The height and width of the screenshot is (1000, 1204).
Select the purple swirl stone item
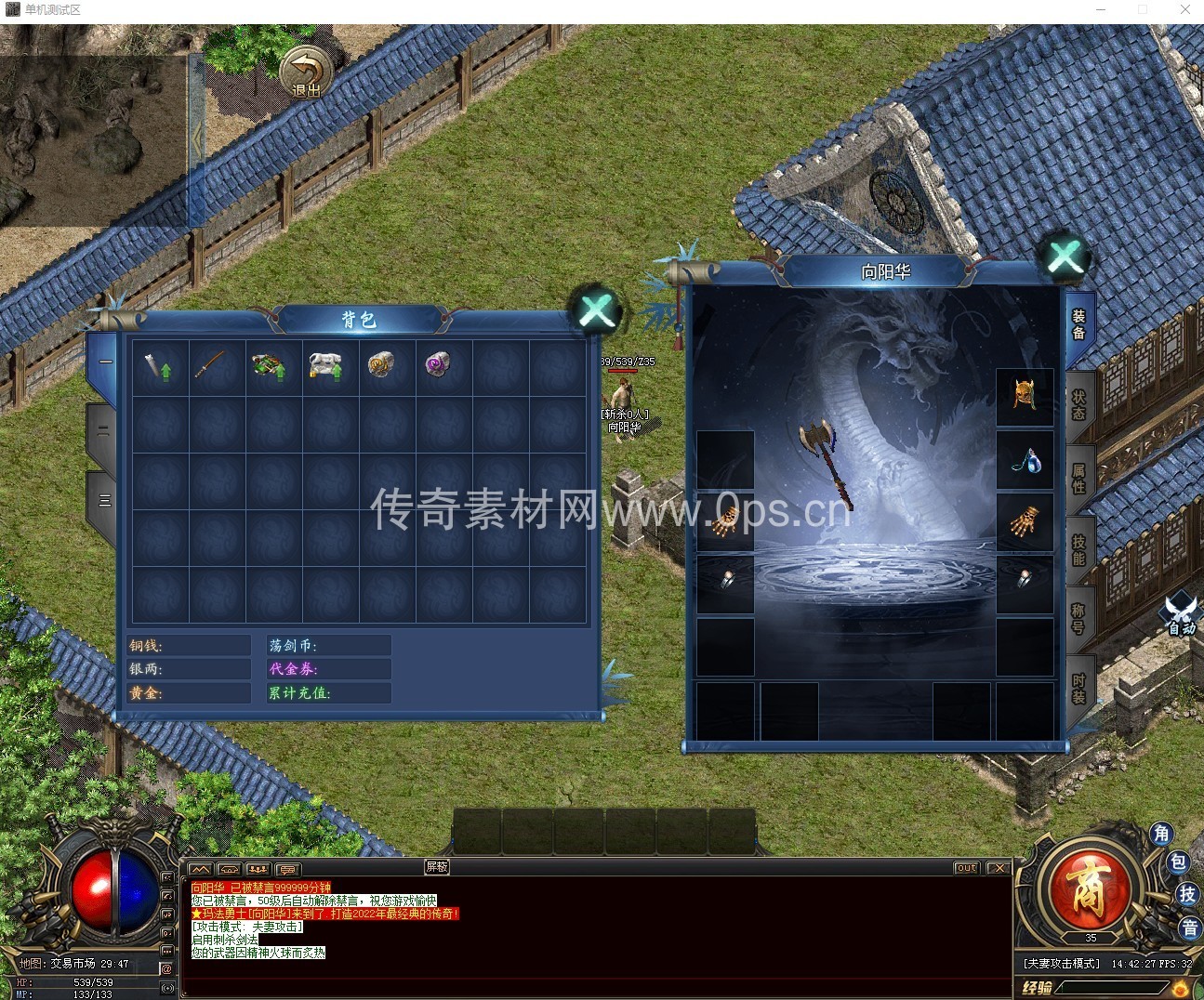click(438, 366)
